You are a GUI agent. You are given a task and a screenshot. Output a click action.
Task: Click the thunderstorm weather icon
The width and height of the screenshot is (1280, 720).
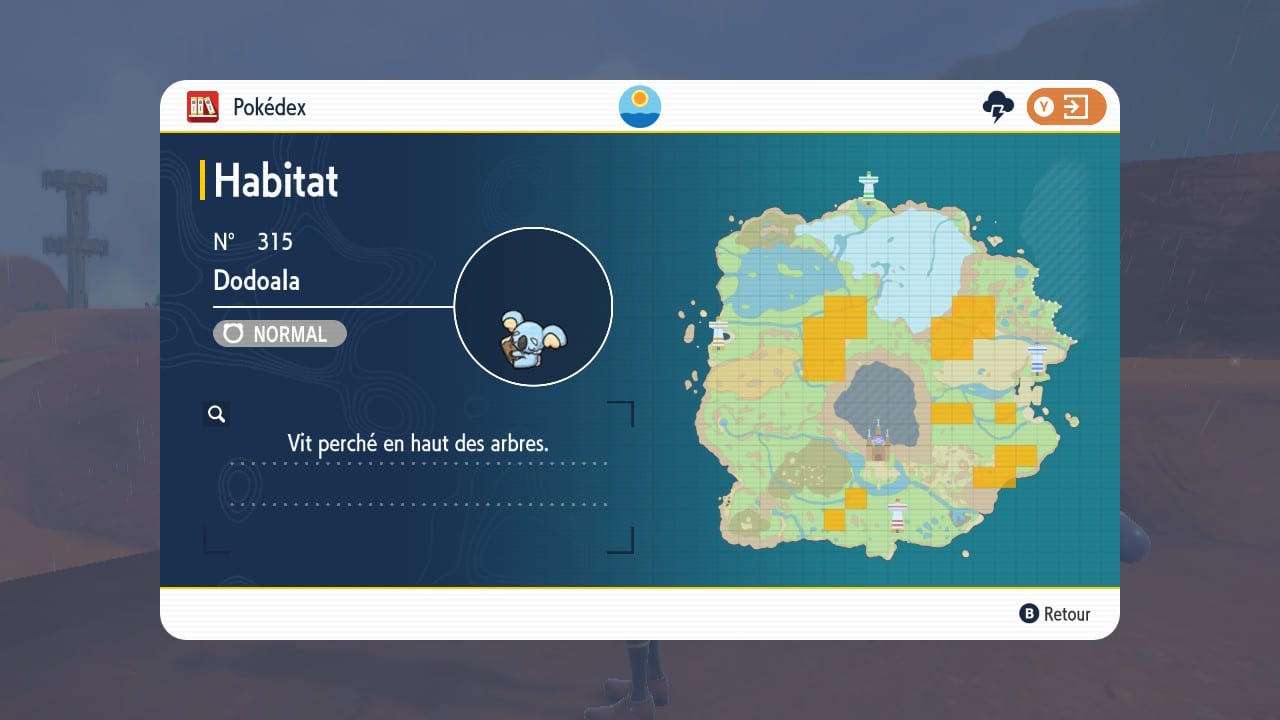tap(998, 107)
